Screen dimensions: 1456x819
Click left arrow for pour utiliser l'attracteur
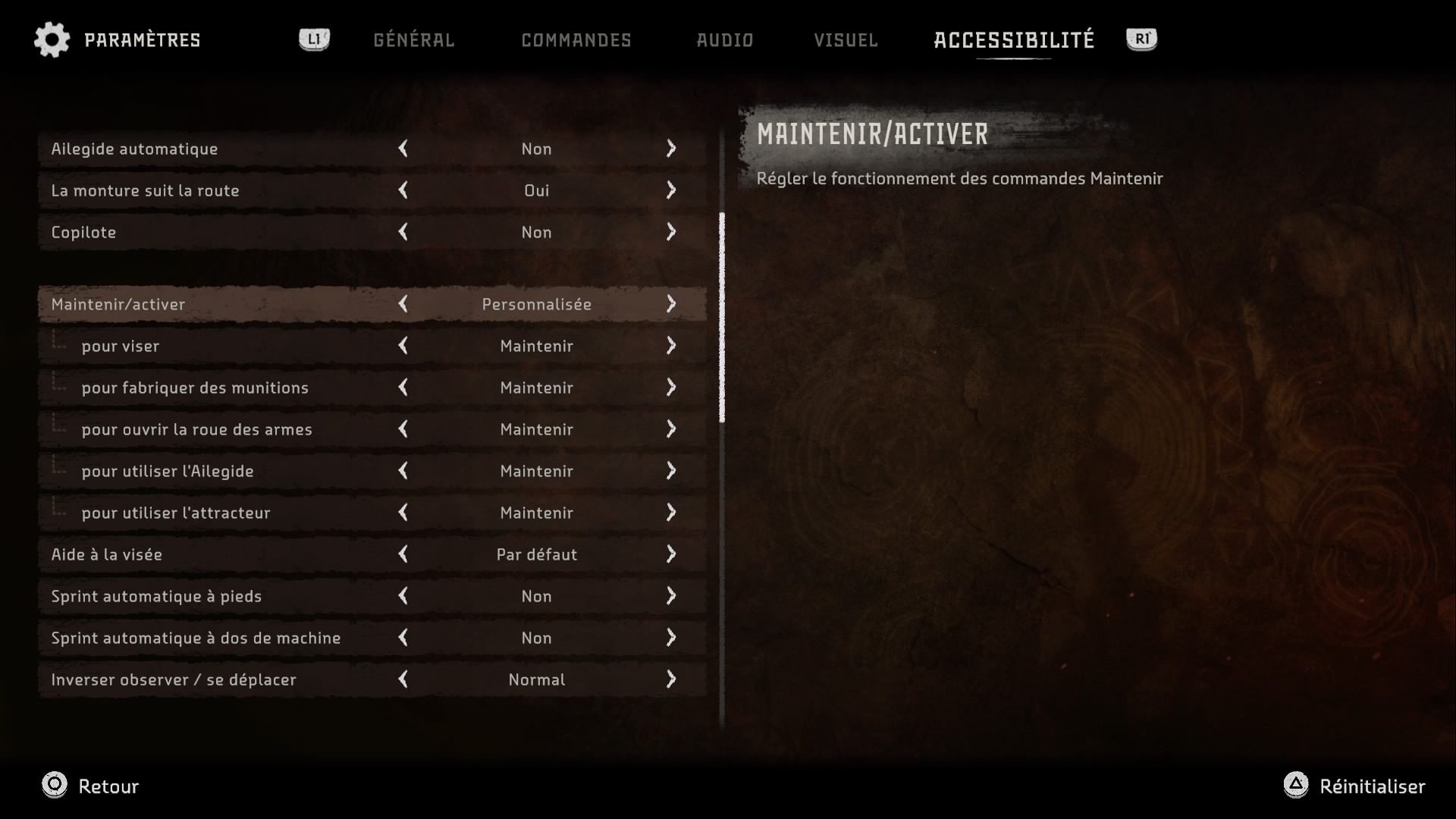point(403,513)
